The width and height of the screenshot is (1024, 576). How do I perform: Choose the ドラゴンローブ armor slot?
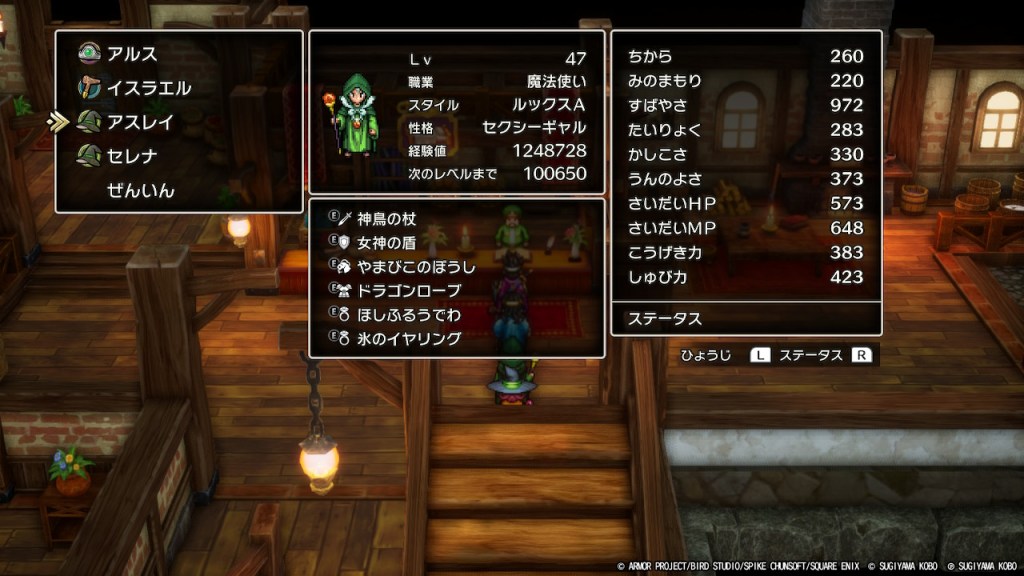409,291
